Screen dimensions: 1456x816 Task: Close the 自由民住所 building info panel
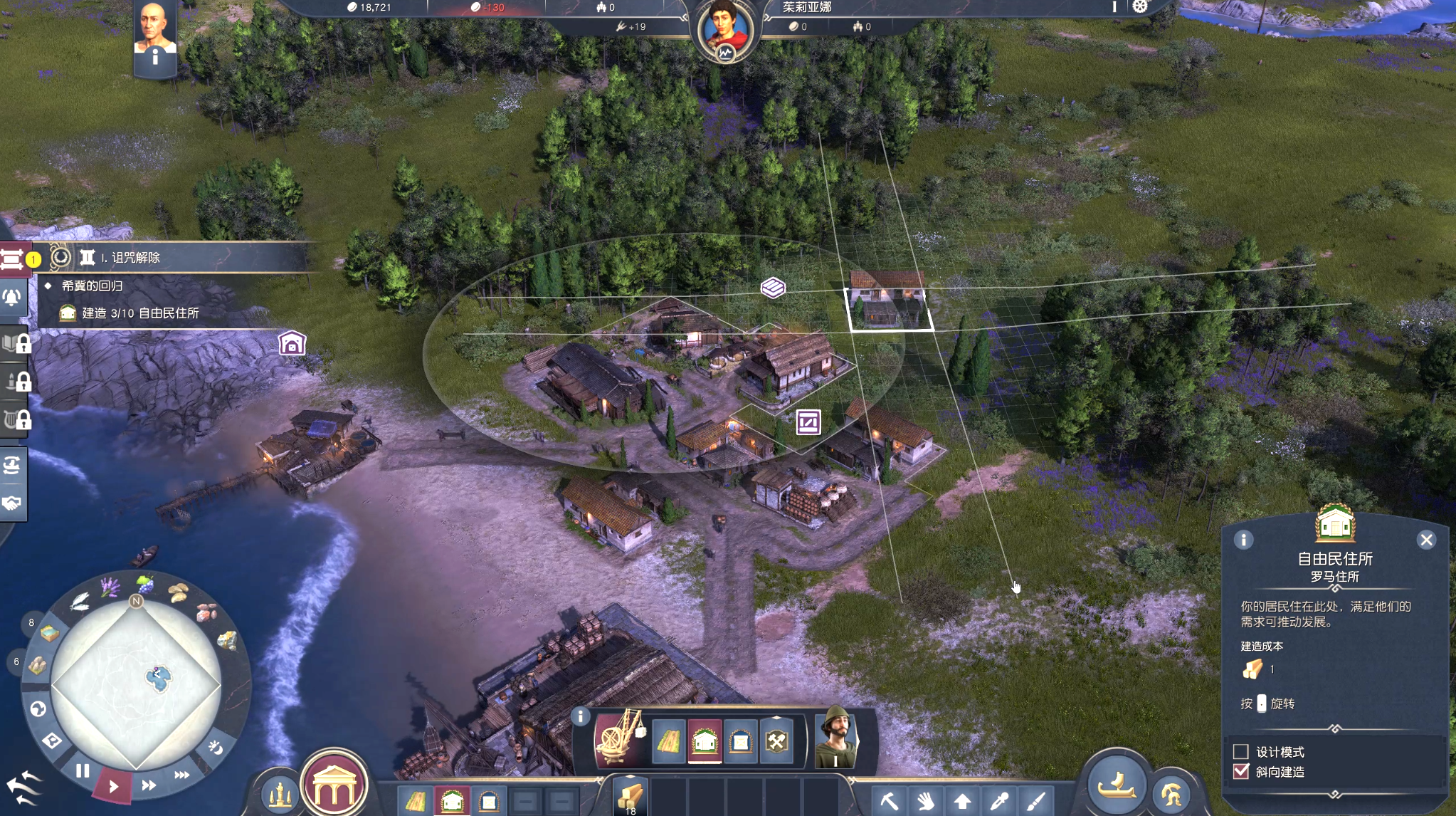[1426, 540]
